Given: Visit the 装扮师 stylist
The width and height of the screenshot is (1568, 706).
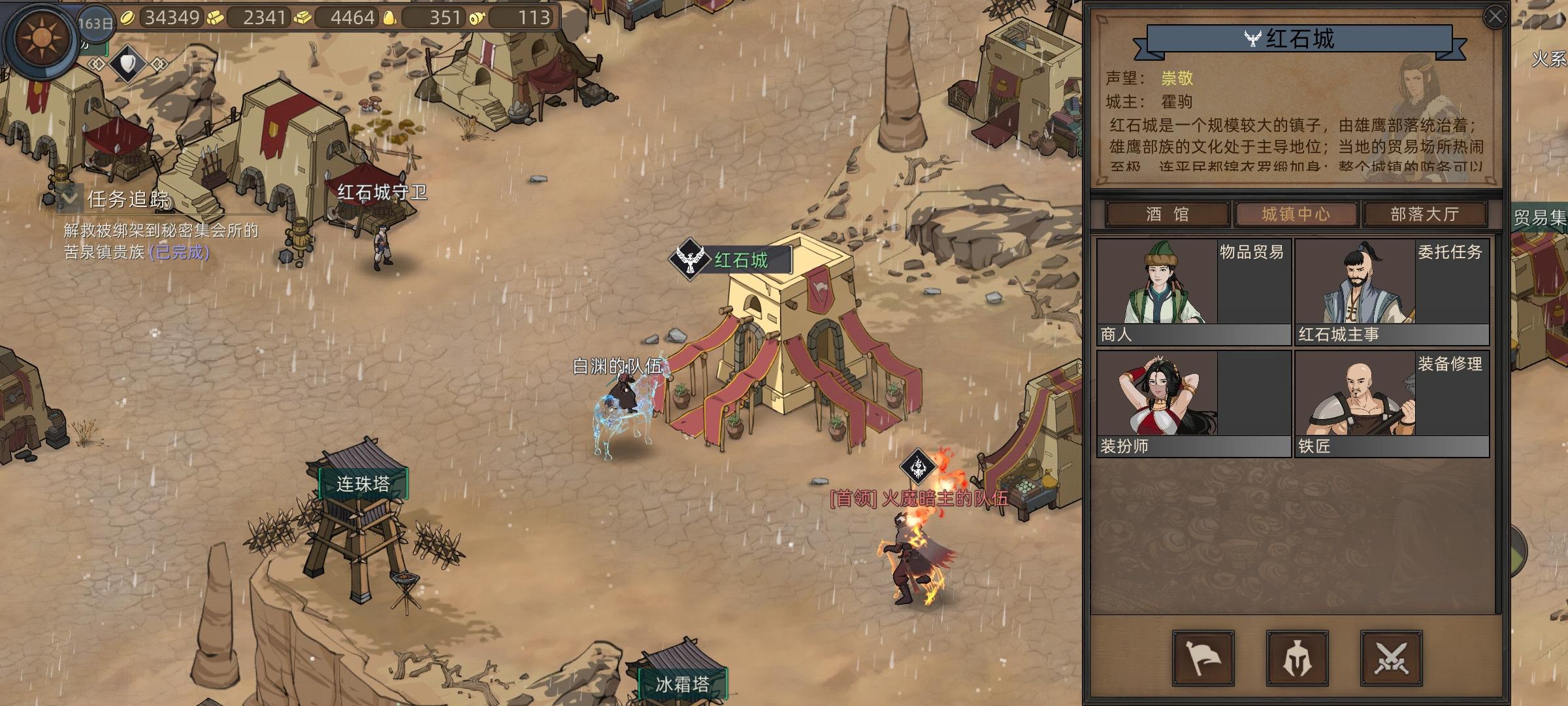Looking at the screenshot, I should coord(1193,403).
